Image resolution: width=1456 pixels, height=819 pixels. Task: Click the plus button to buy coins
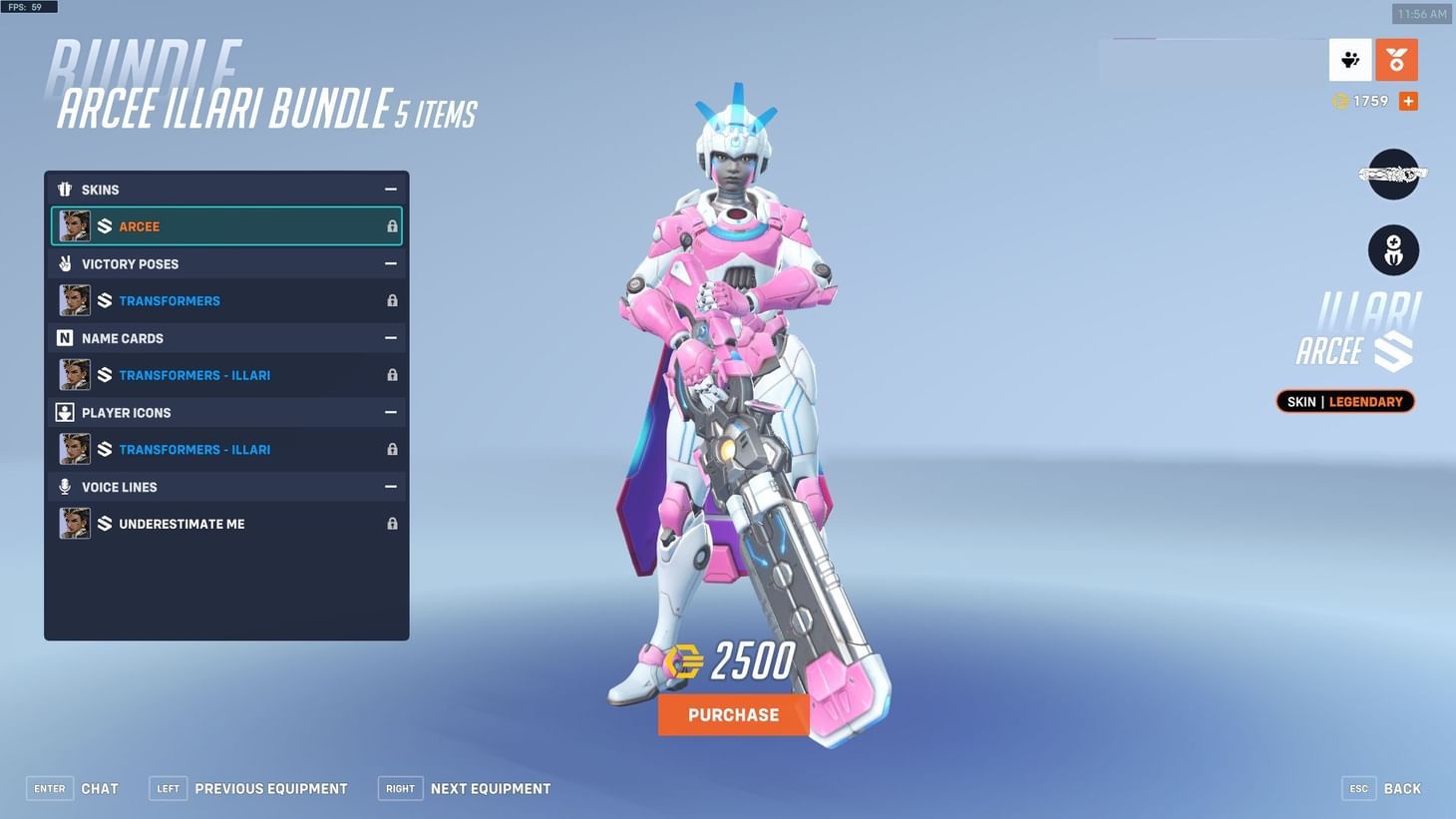click(x=1407, y=100)
